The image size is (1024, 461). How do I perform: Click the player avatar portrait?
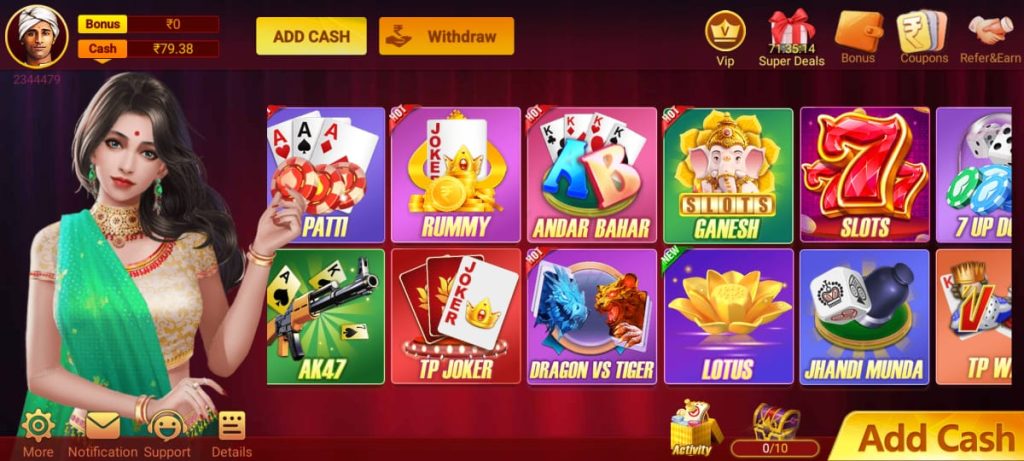(37, 36)
